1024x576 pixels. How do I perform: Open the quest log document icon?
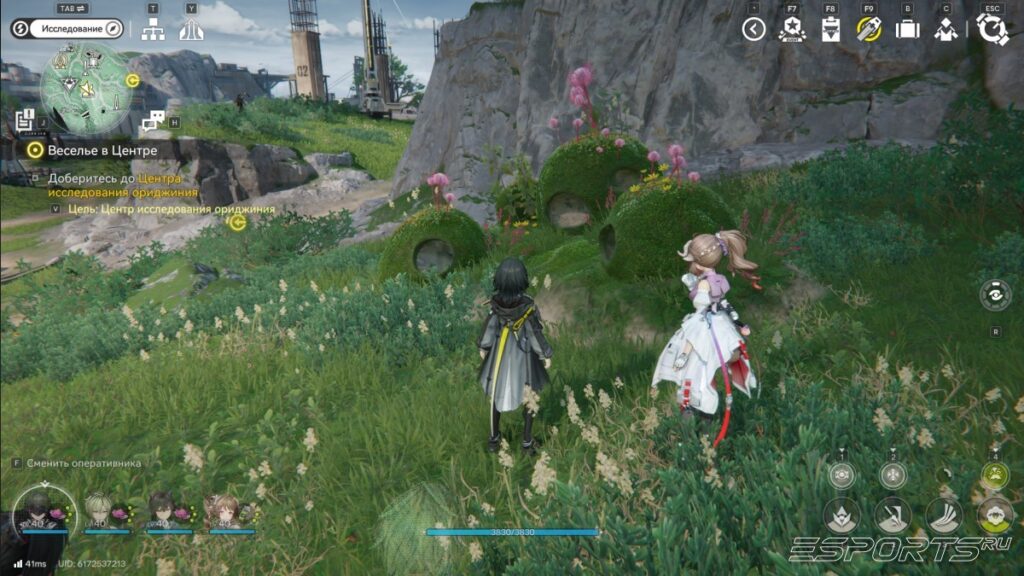pyautogui.click(x=26, y=121)
